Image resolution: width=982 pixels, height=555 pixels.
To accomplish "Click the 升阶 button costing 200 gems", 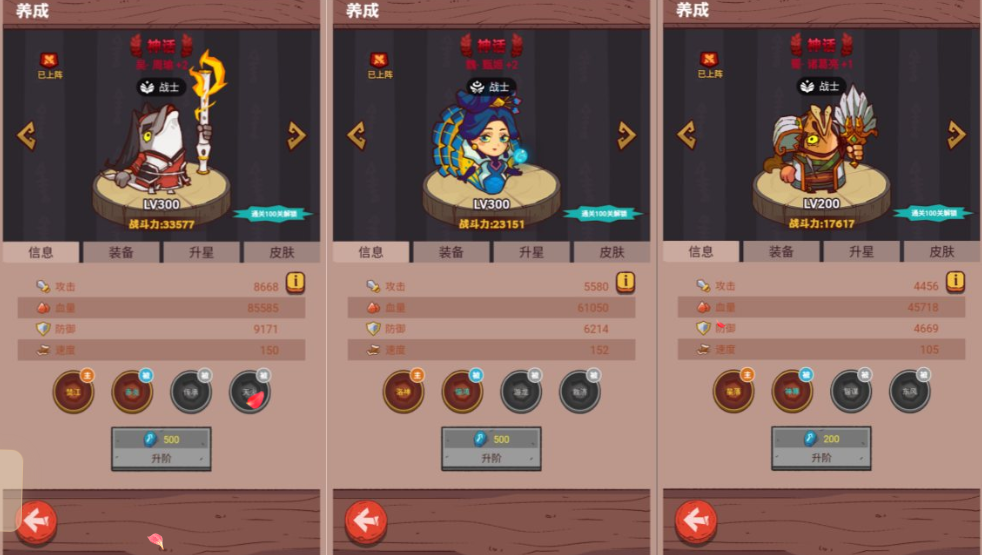I will point(821,448).
